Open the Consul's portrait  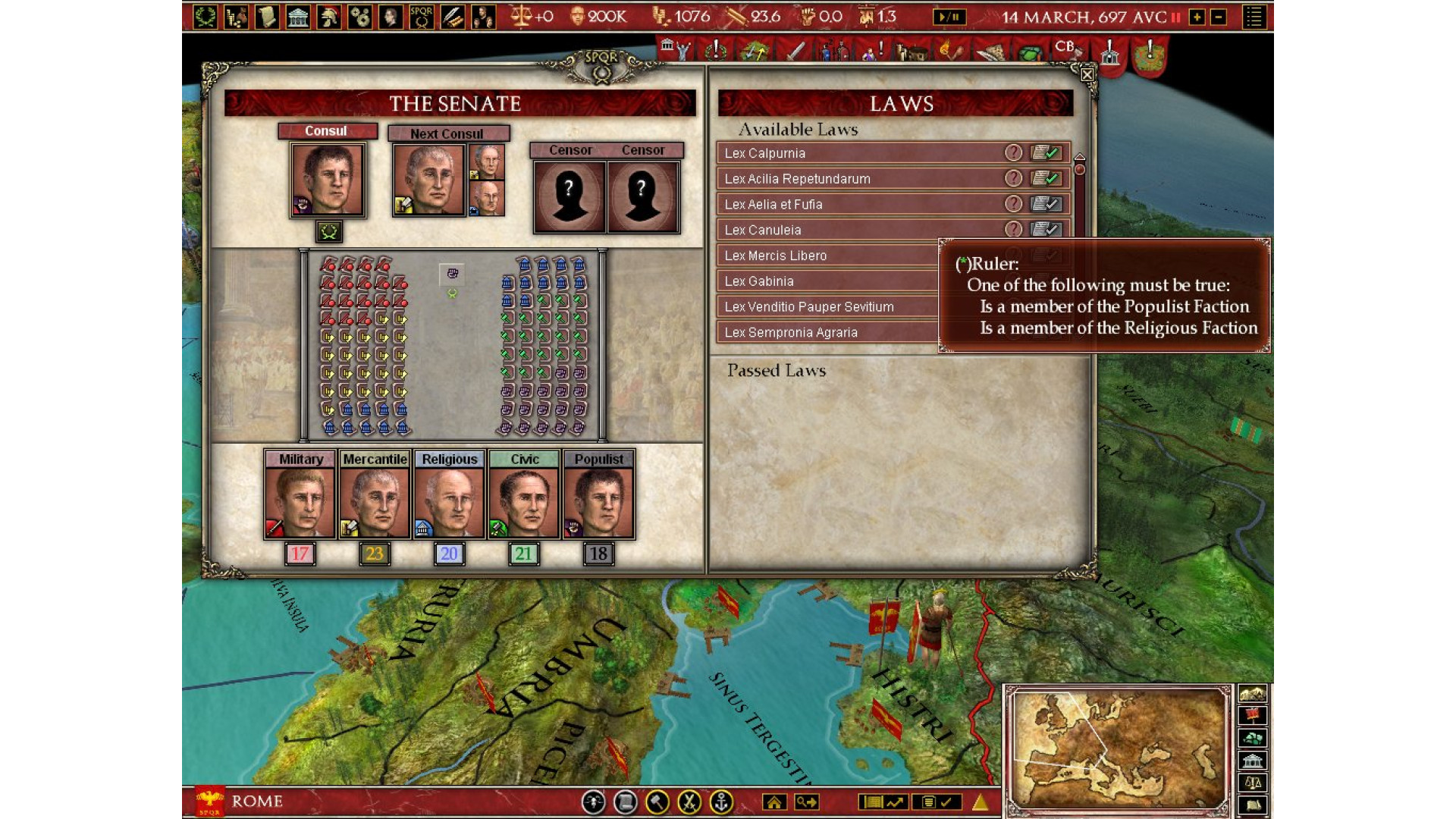[328, 180]
